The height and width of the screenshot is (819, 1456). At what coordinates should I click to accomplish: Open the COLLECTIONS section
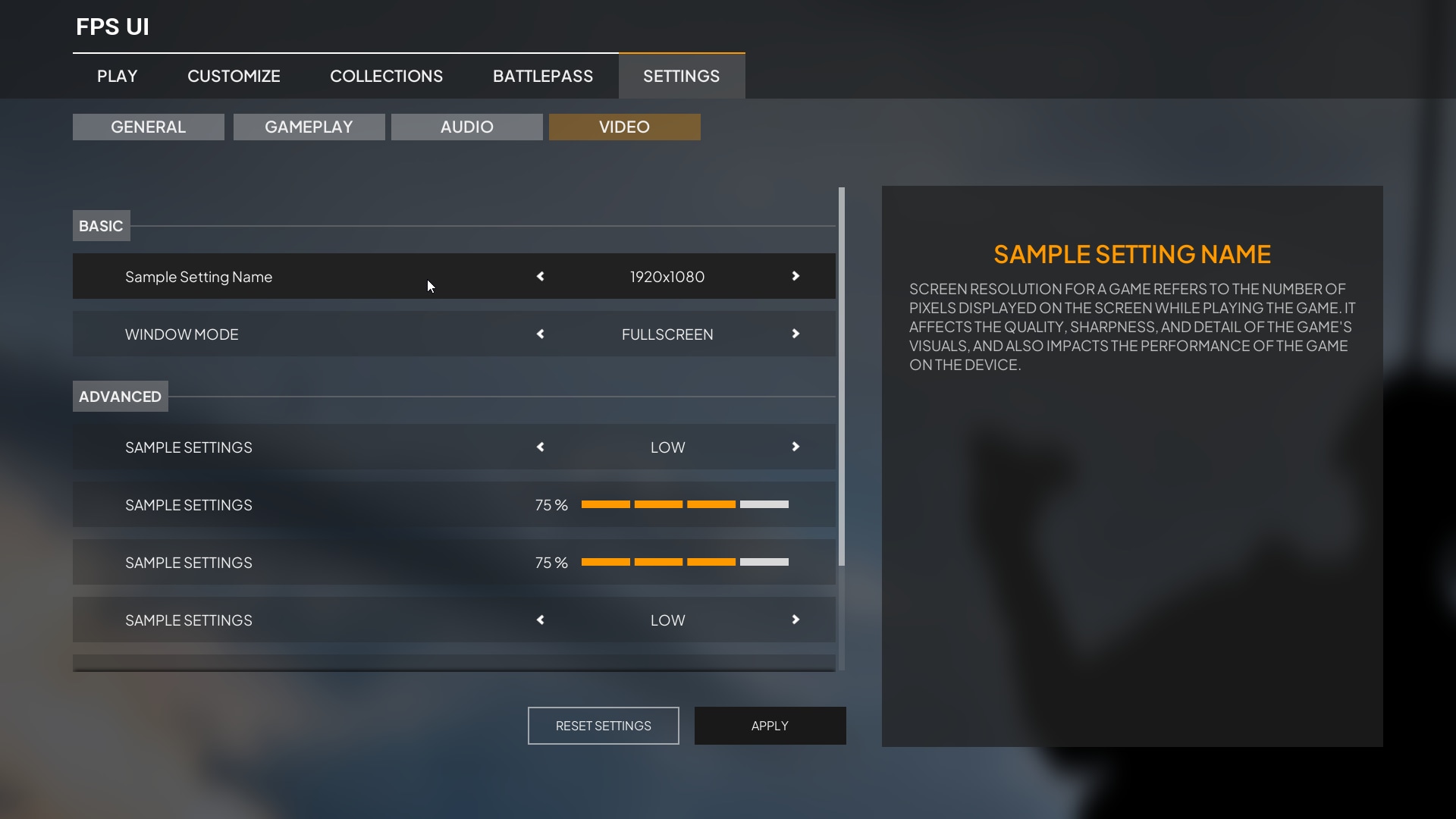tap(387, 76)
